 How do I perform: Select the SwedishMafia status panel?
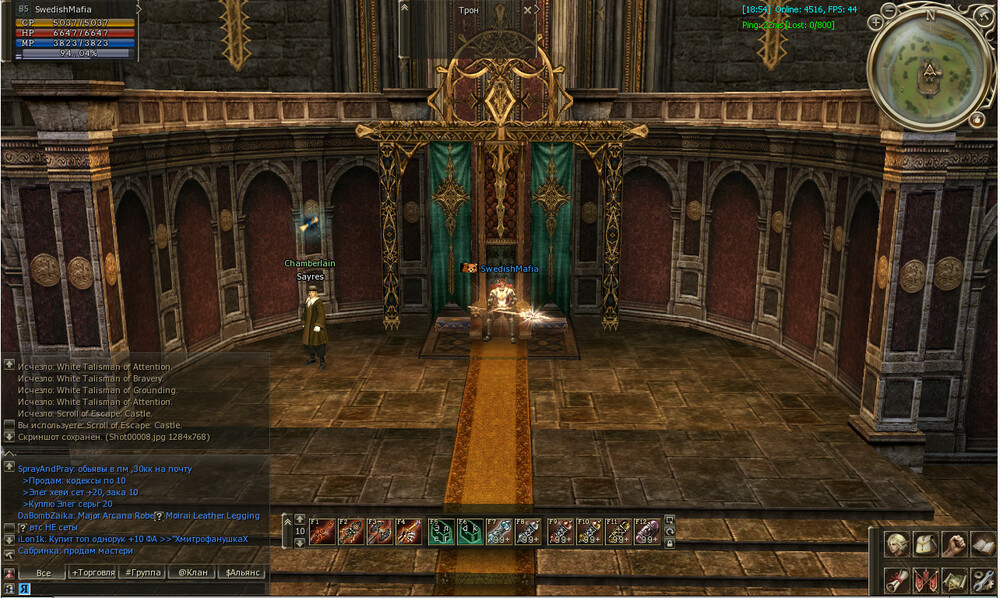[69, 30]
